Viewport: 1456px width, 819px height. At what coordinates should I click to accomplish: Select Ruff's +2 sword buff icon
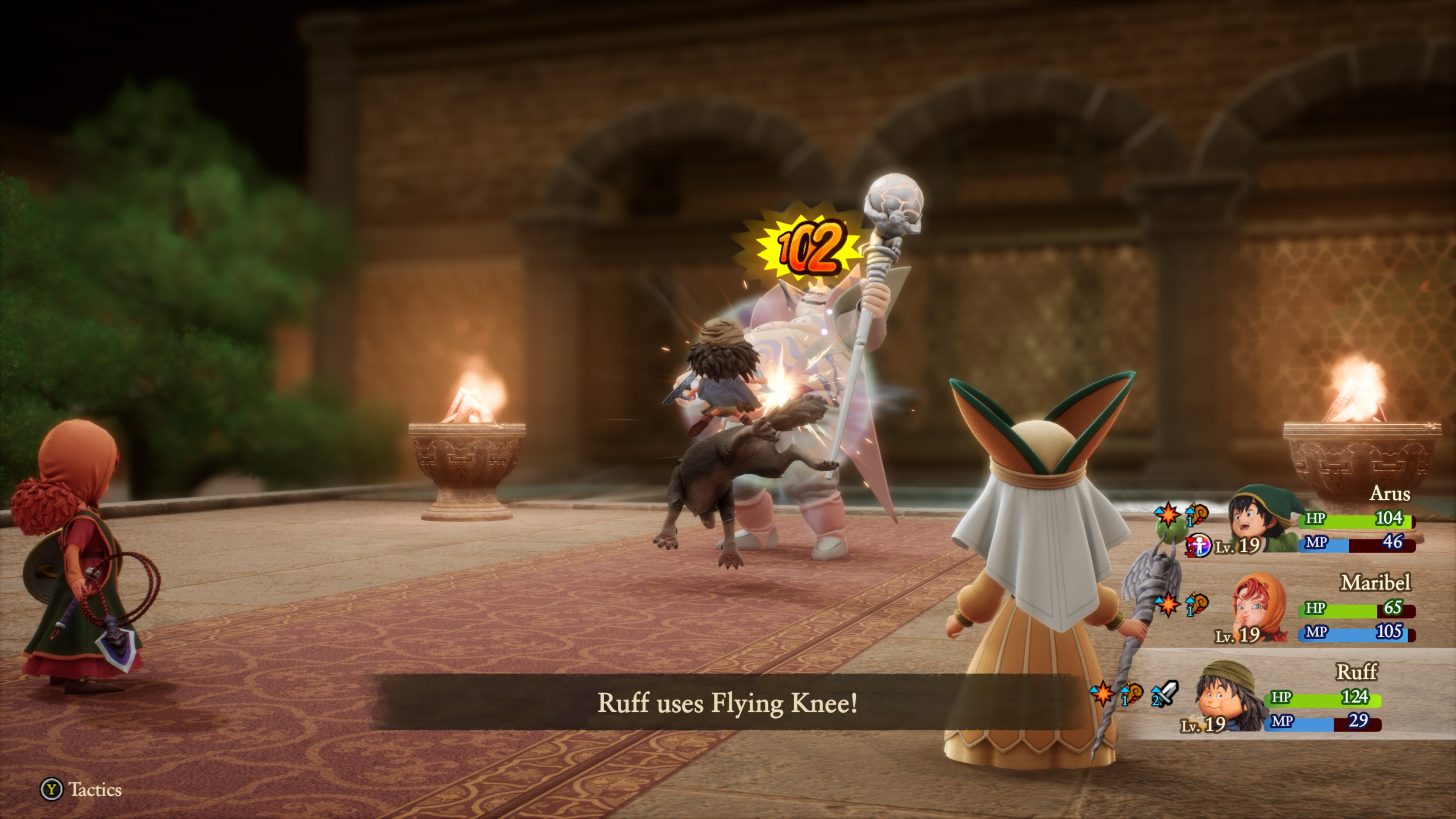[x=1164, y=693]
